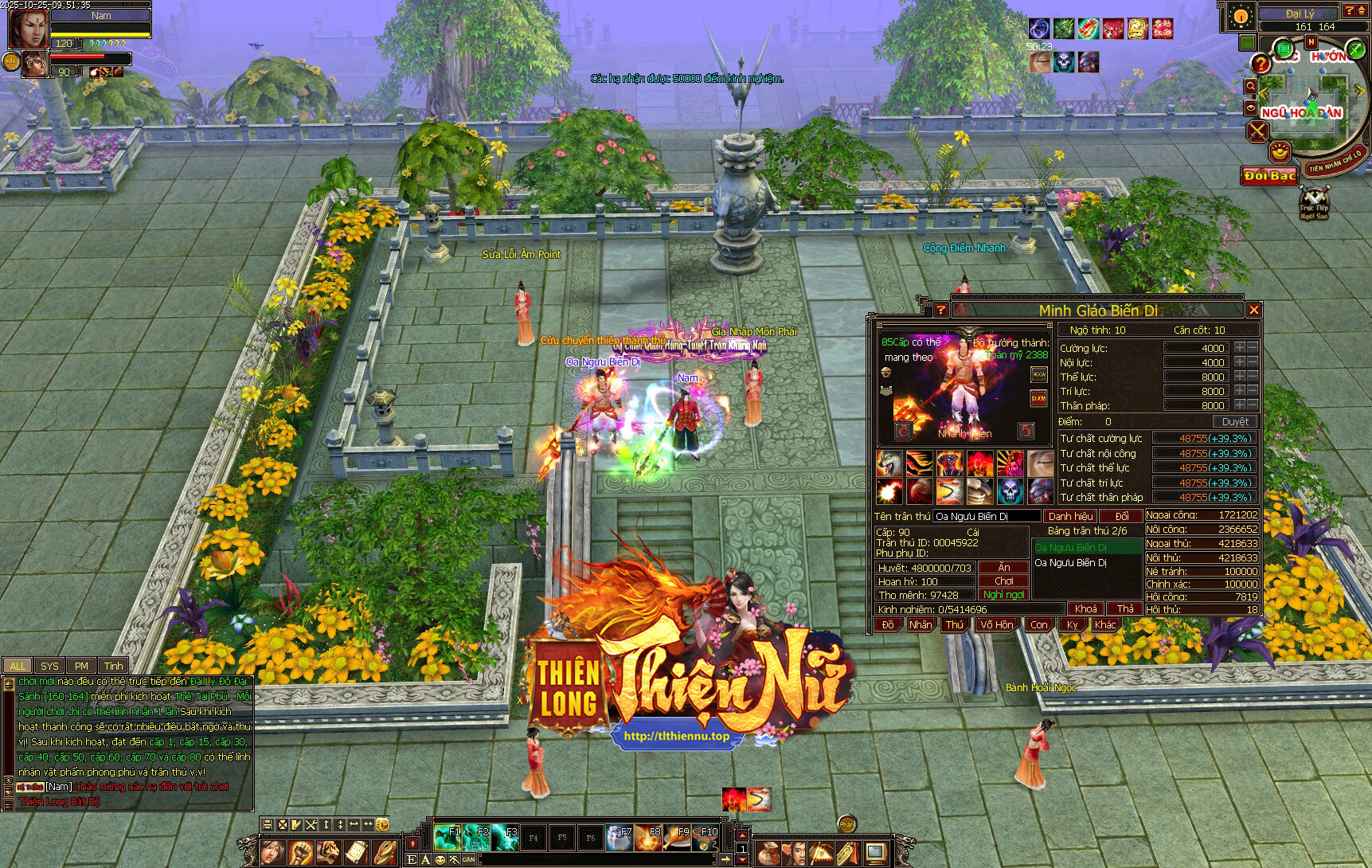Release the pet with the Thả button
The width and height of the screenshot is (1372, 868).
point(1124,609)
